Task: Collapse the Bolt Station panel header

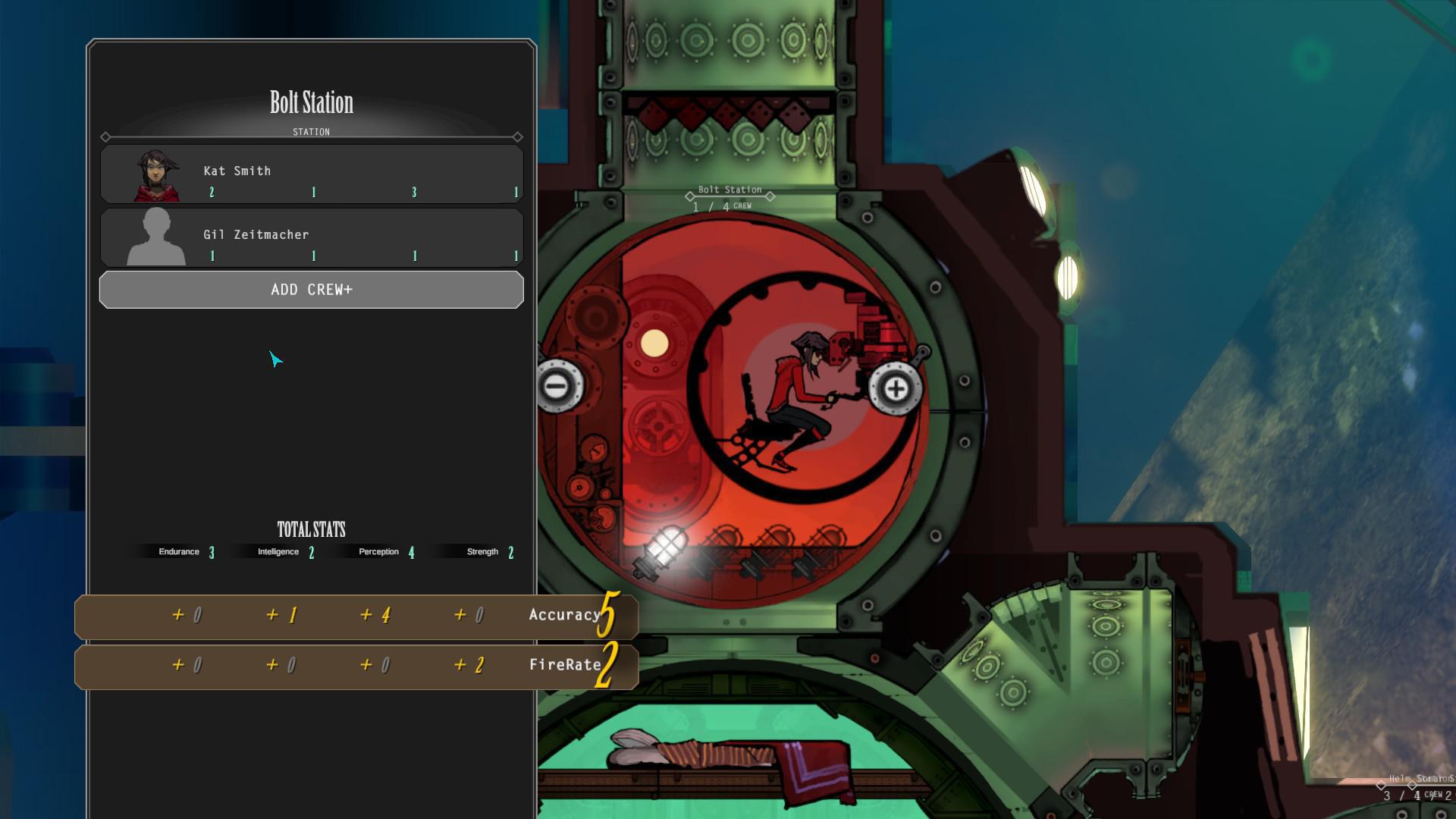Action: [311, 131]
